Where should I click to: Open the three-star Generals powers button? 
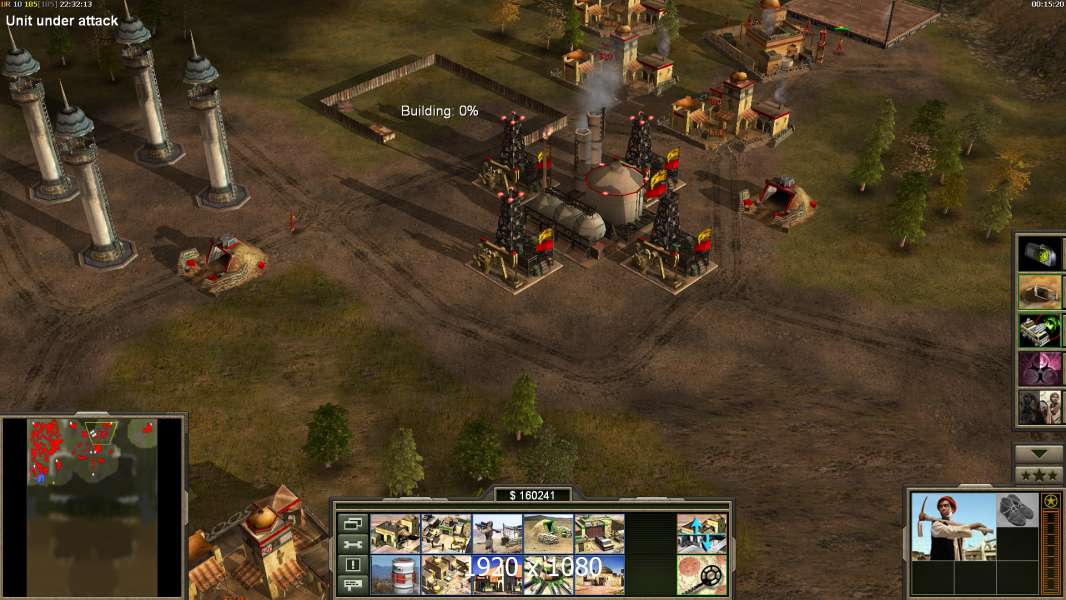coord(1038,474)
